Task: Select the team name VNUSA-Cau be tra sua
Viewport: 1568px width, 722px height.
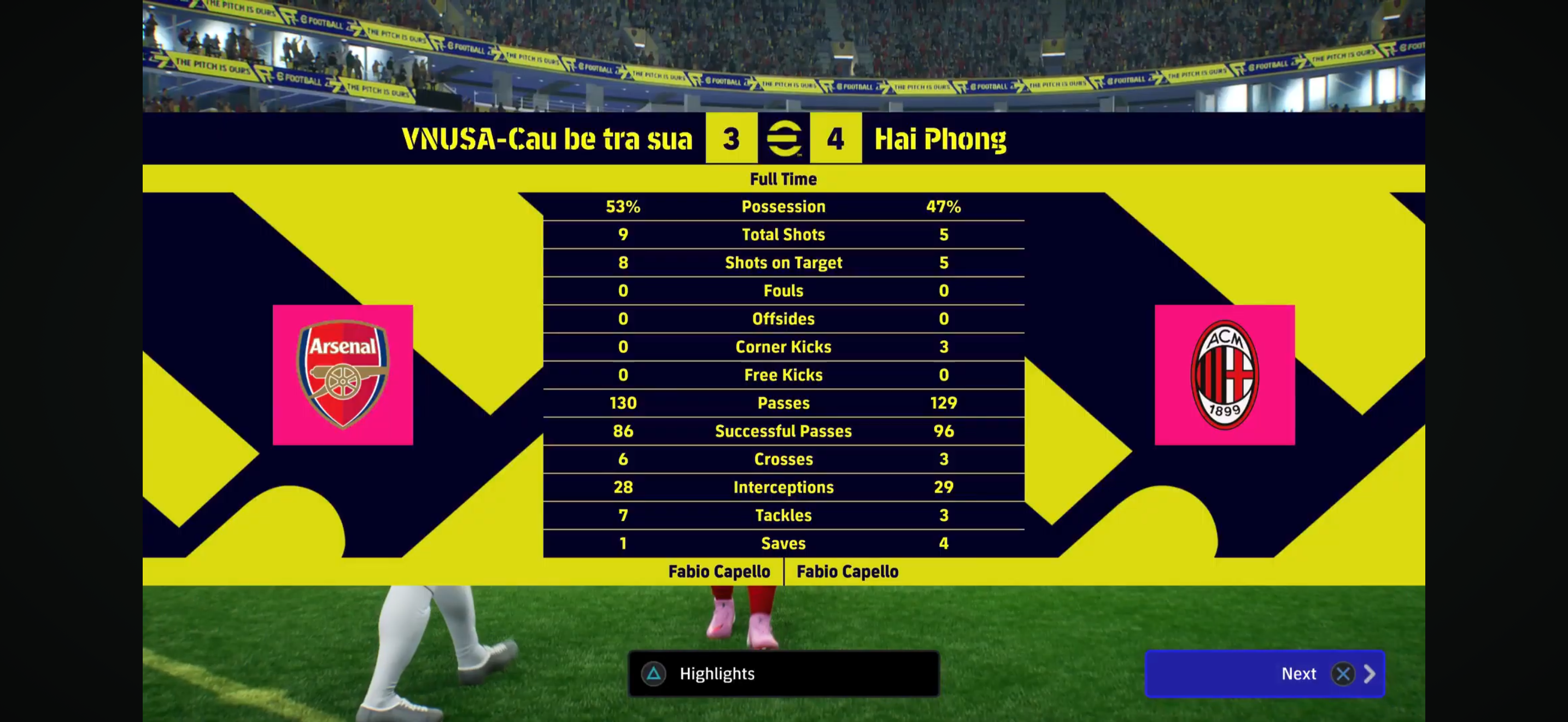Action: pyautogui.click(x=547, y=139)
